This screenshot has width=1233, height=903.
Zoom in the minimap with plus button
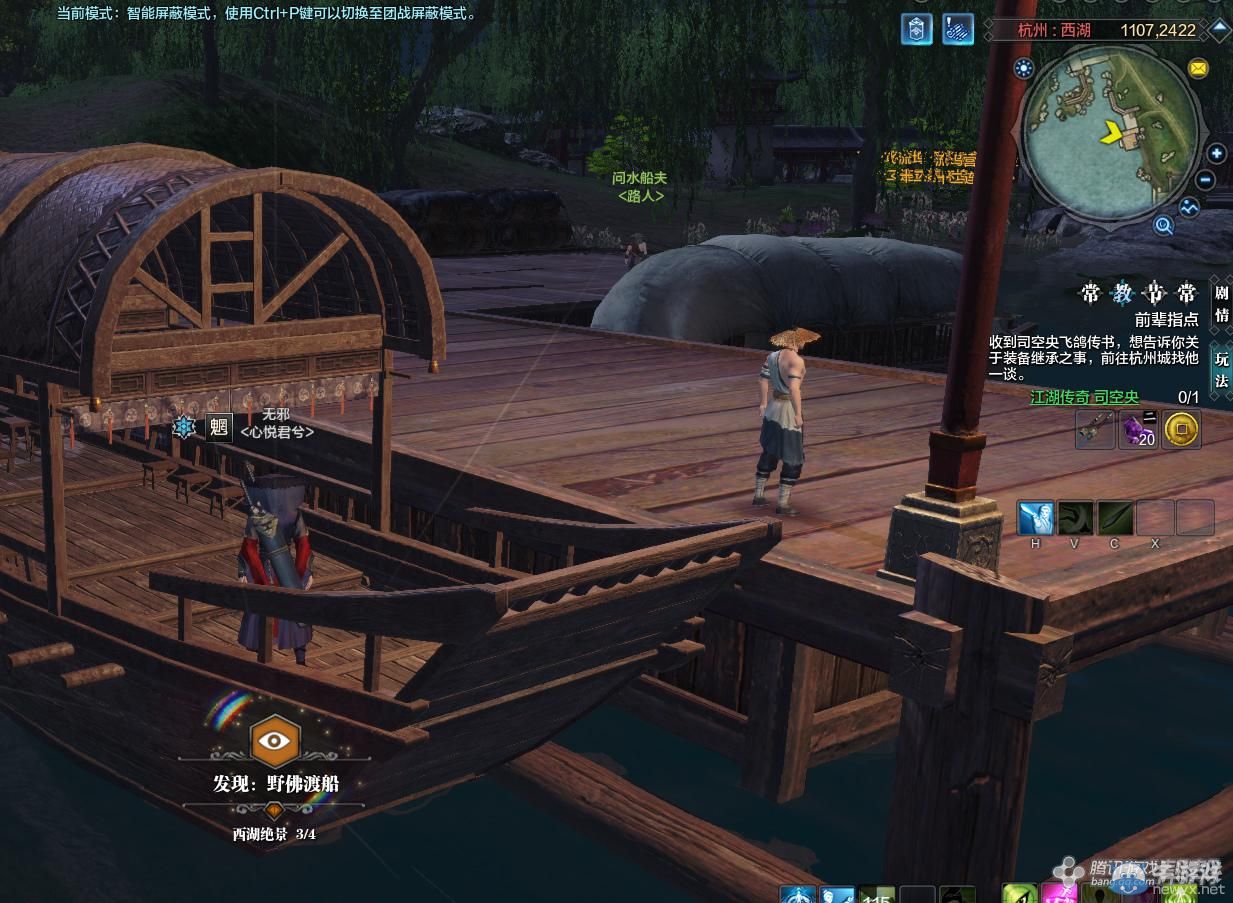point(1216,154)
